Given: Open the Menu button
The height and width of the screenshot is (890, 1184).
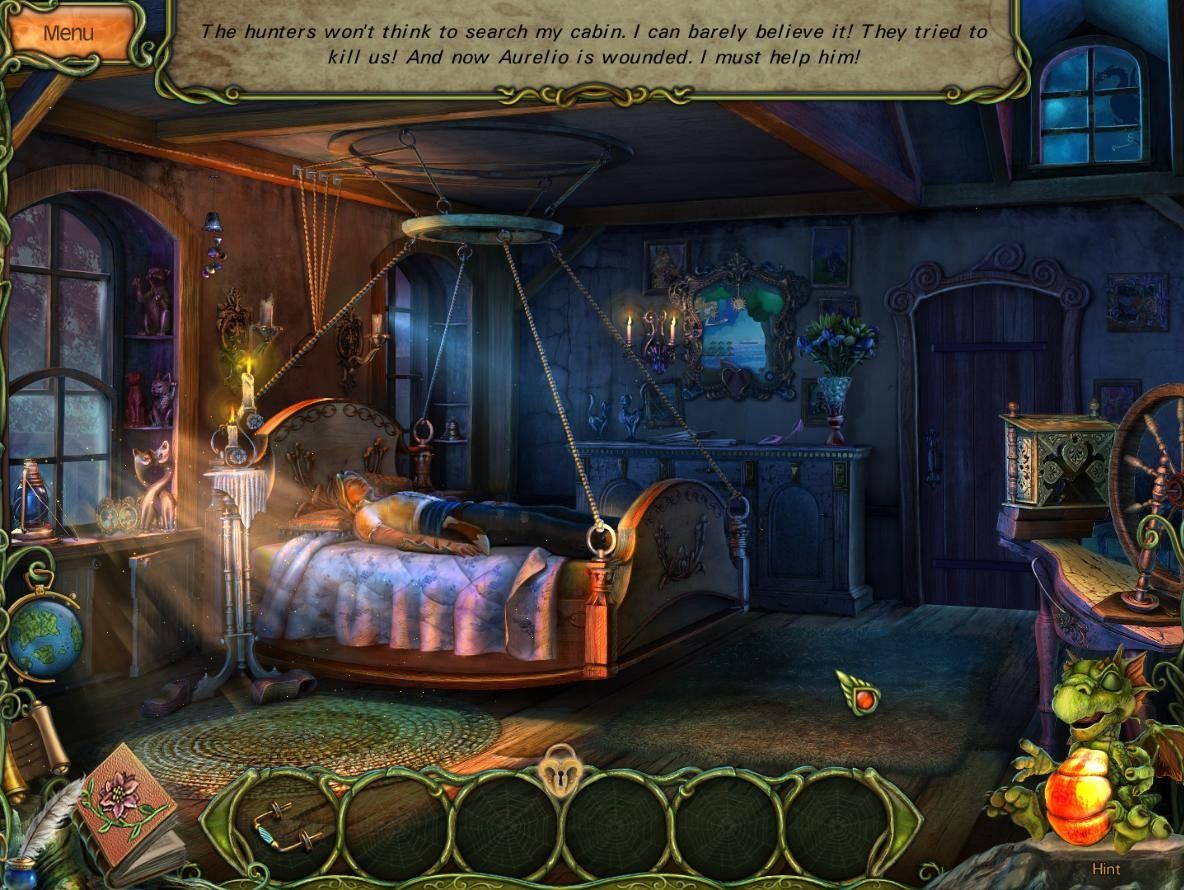Looking at the screenshot, I should pyautogui.click(x=68, y=32).
